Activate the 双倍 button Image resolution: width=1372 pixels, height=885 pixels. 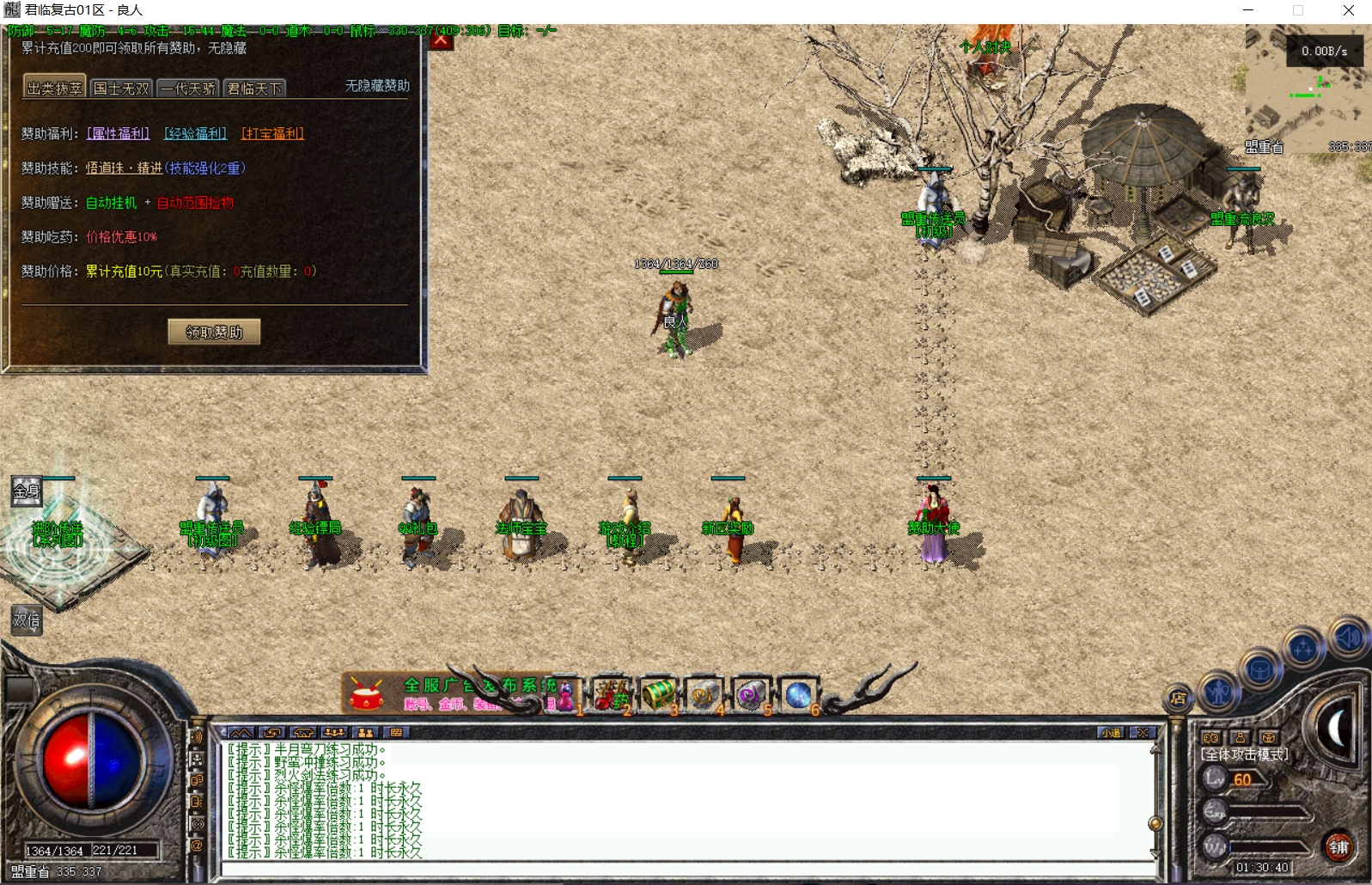pyautogui.click(x=27, y=619)
